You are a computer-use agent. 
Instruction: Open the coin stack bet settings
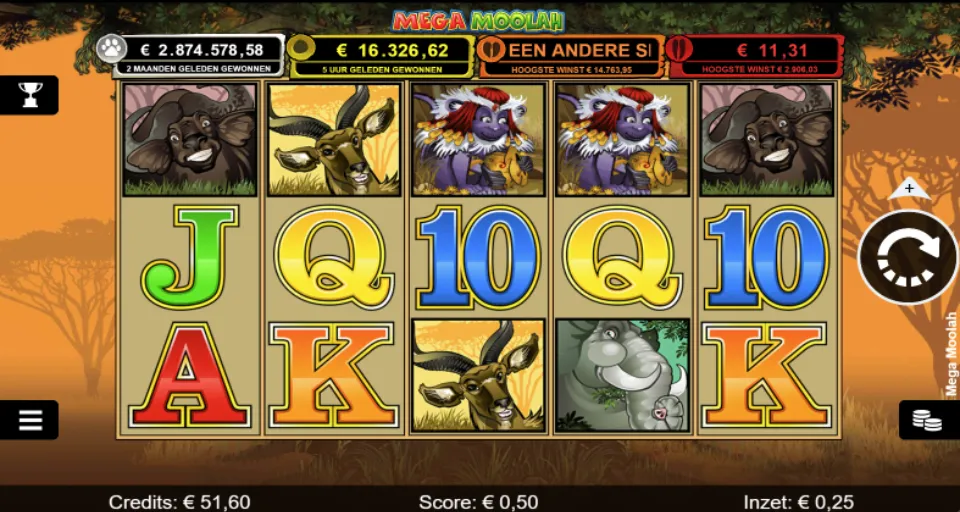coord(927,421)
